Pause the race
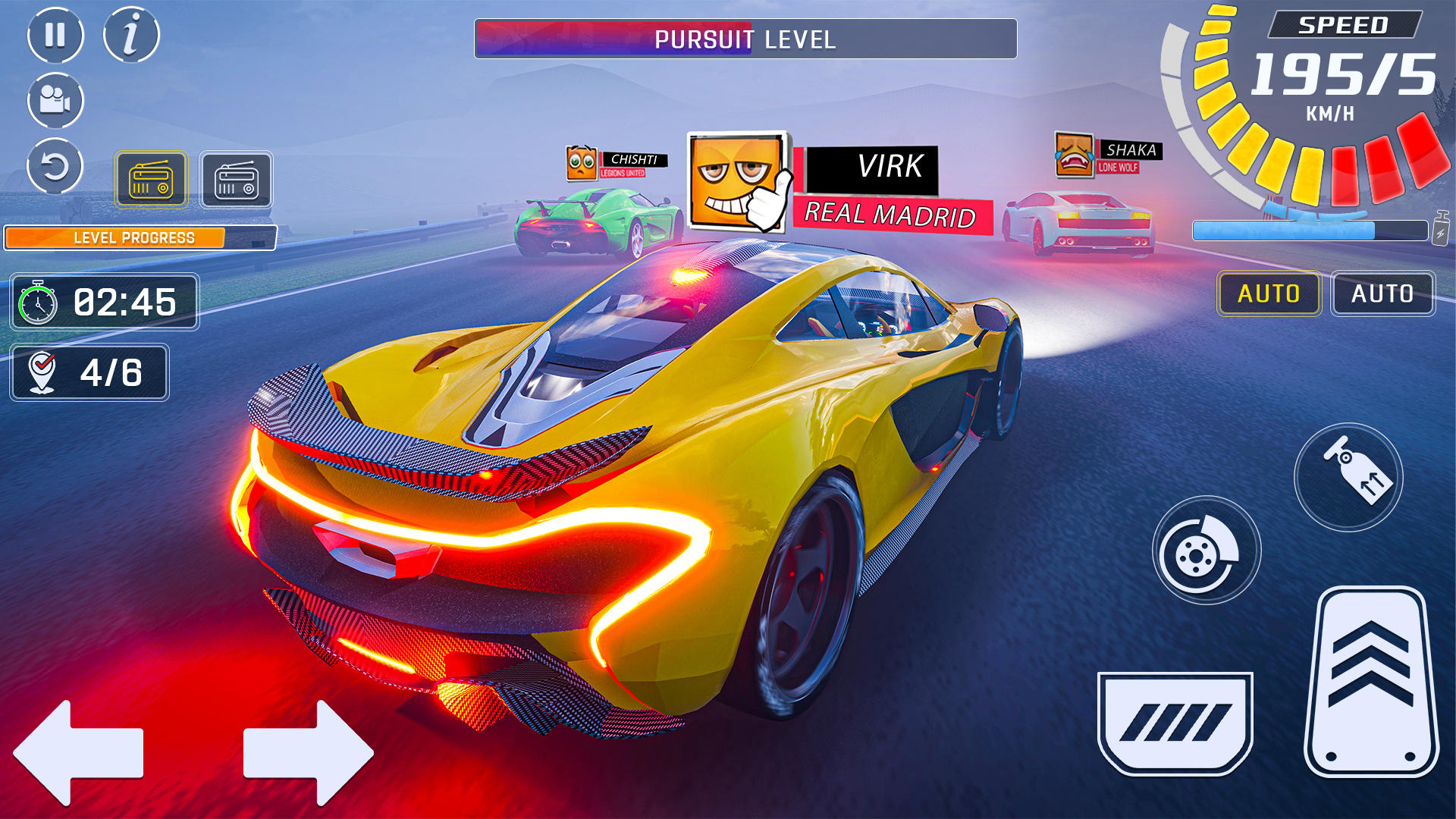The image size is (1456, 819). click(56, 34)
